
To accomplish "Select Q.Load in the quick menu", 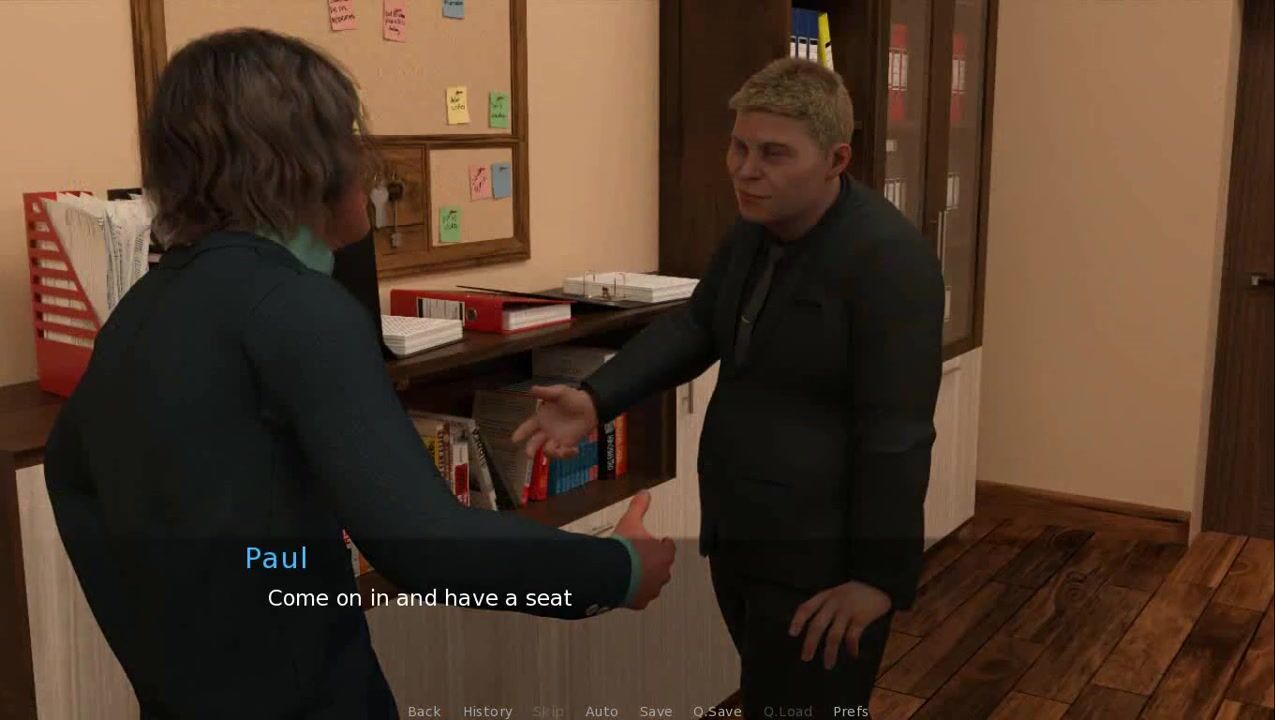I will tap(787, 711).
